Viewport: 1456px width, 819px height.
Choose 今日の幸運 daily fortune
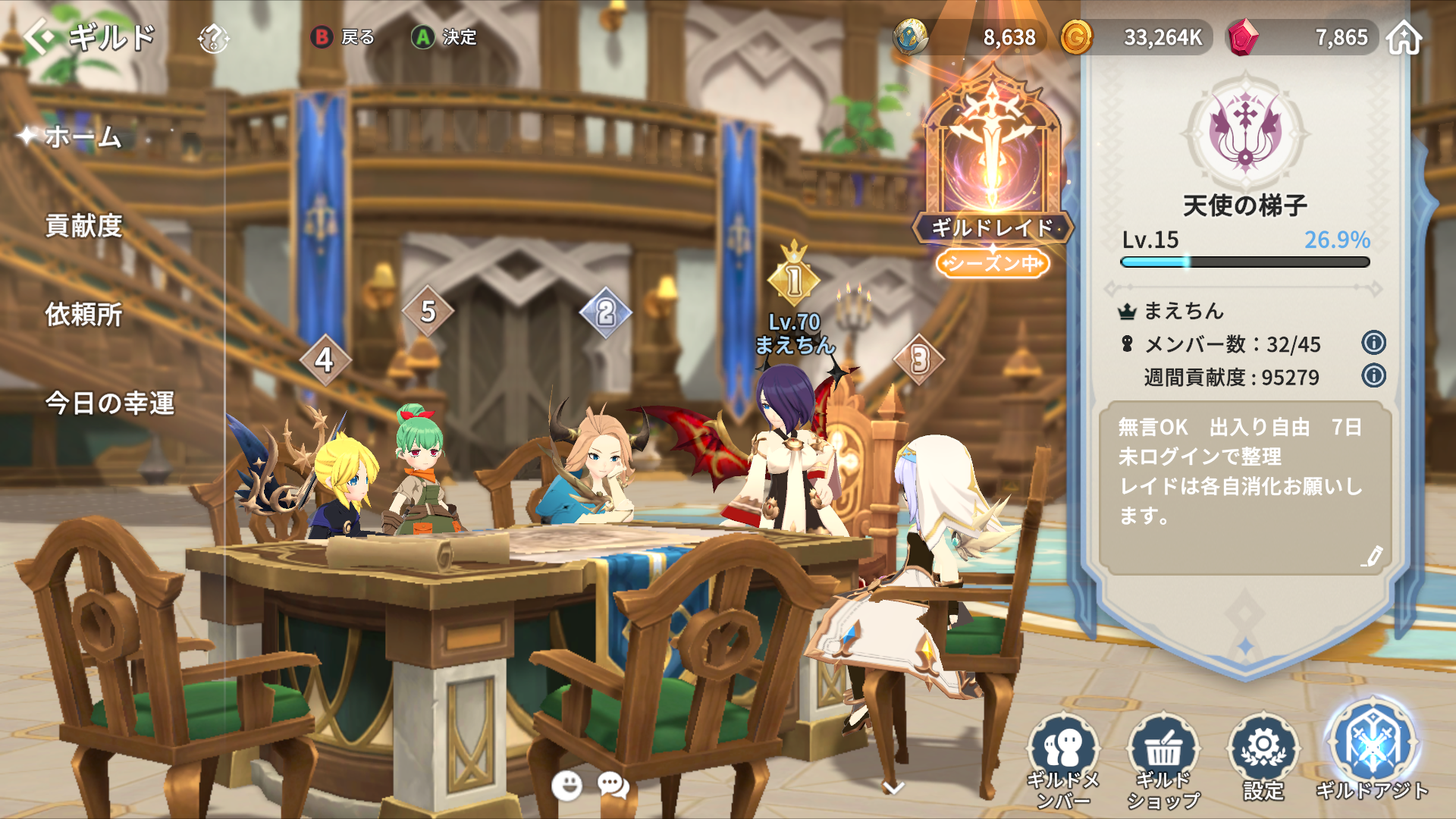(110, 403)
